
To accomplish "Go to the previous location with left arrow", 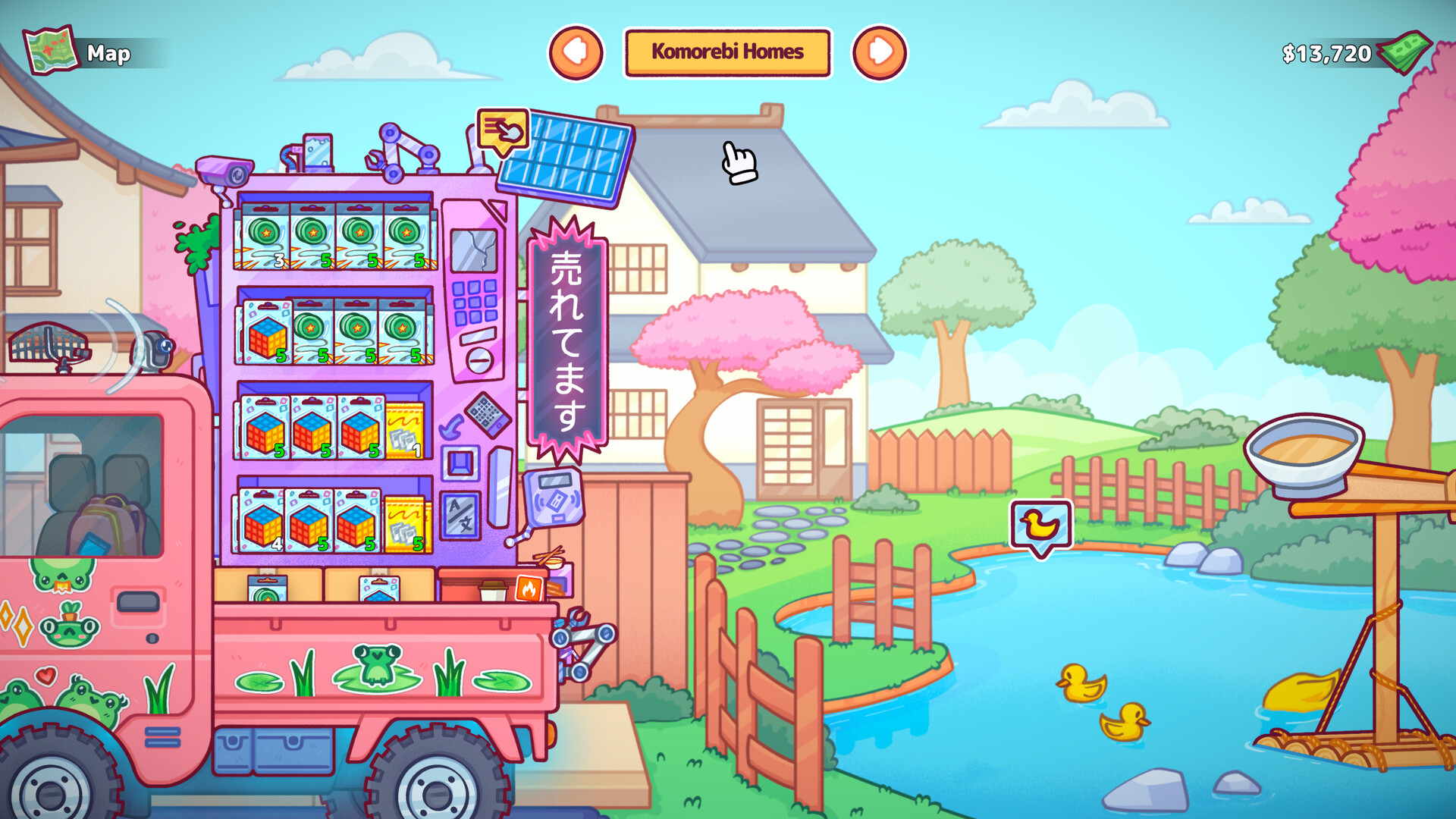I will (576, 52).
